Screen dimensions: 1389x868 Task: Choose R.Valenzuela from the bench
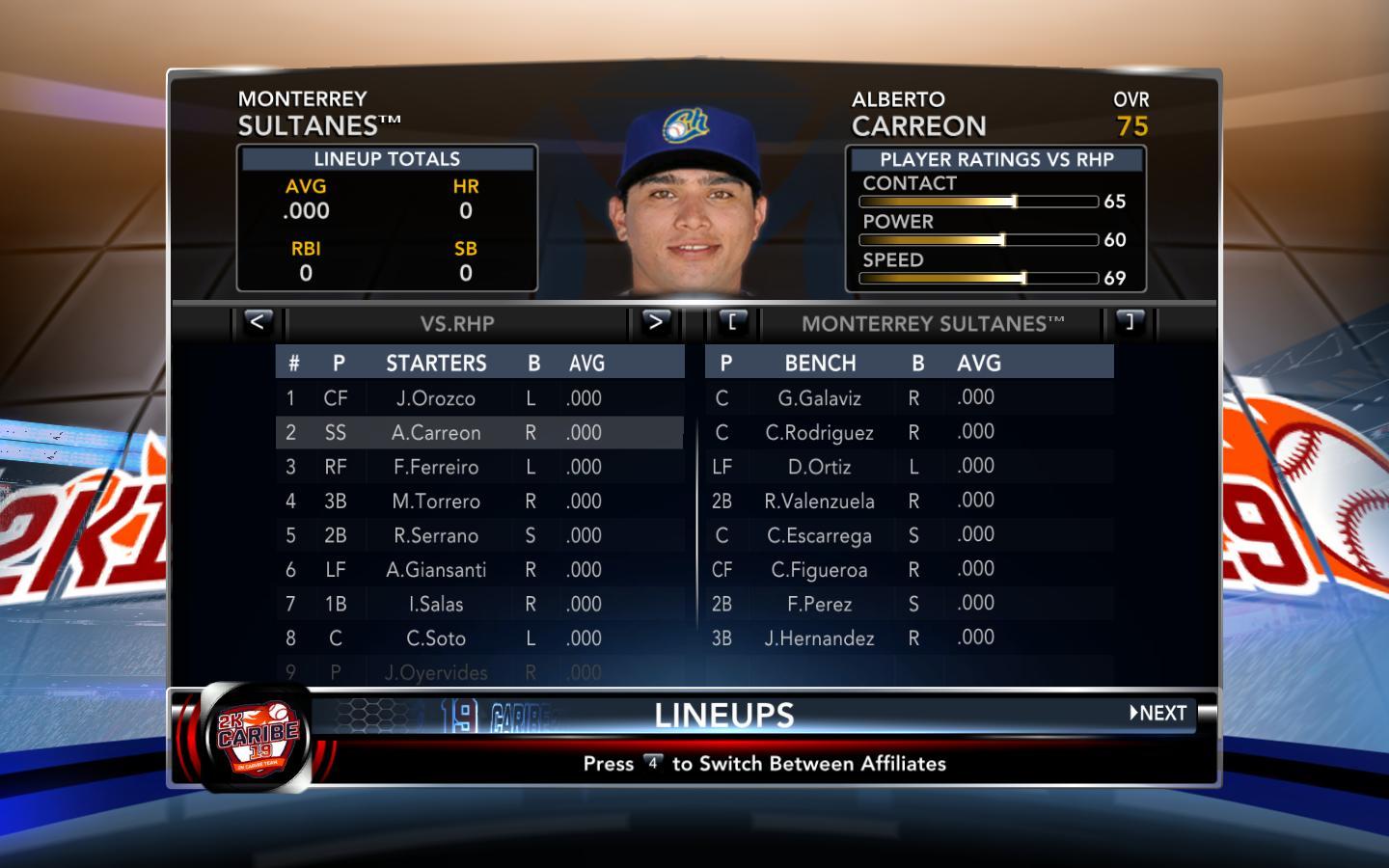click(x=819, y=502)
